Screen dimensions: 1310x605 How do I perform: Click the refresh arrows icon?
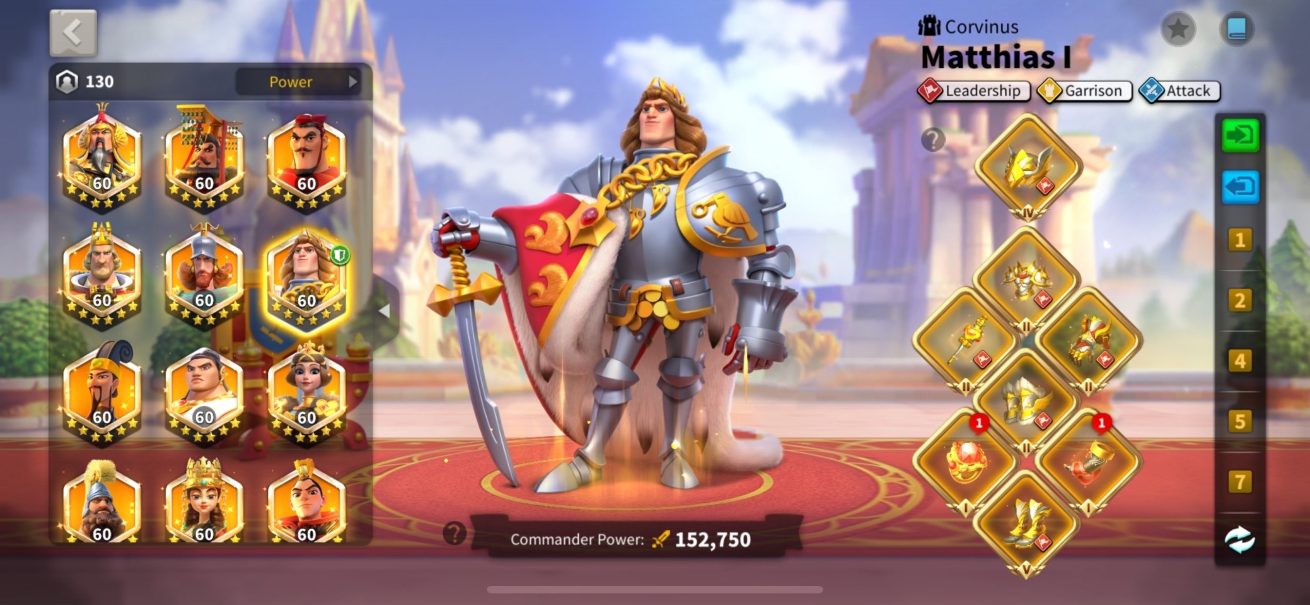pyautogui.click(x=1240, y=540)
